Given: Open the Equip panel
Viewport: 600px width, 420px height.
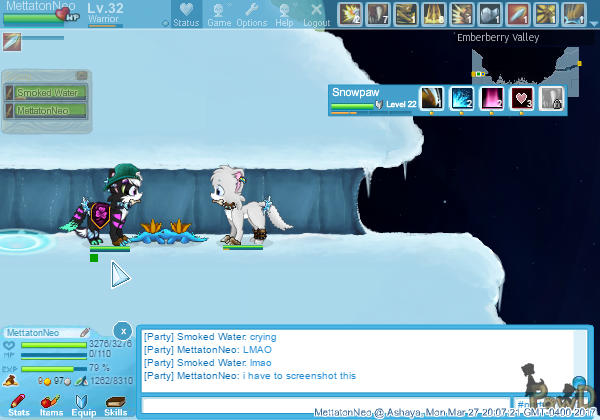Looking at the screenshot, I should pyautogui.click(x=83, y=404).
